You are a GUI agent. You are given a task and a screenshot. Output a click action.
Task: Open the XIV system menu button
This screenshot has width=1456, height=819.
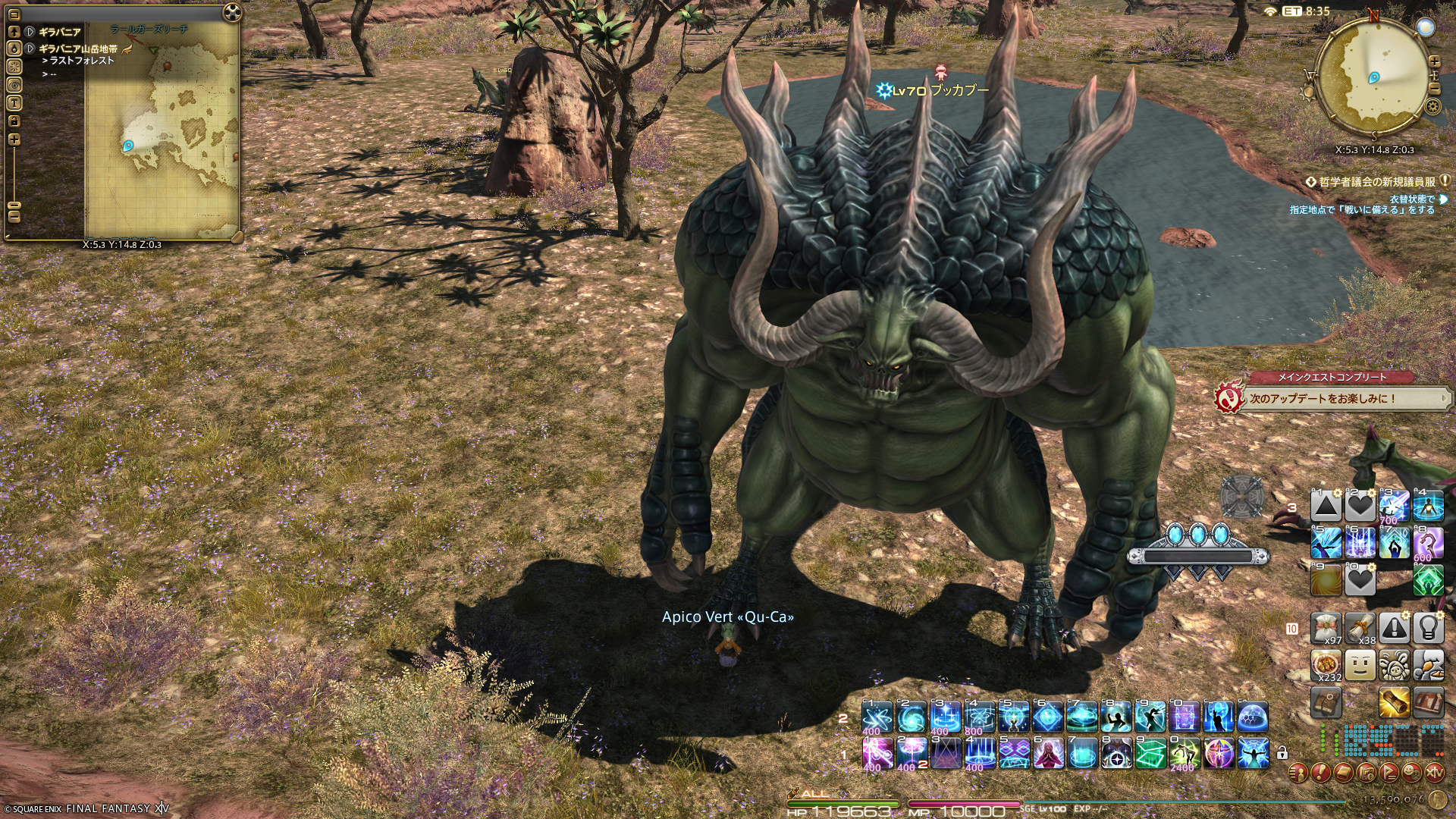1434,773
